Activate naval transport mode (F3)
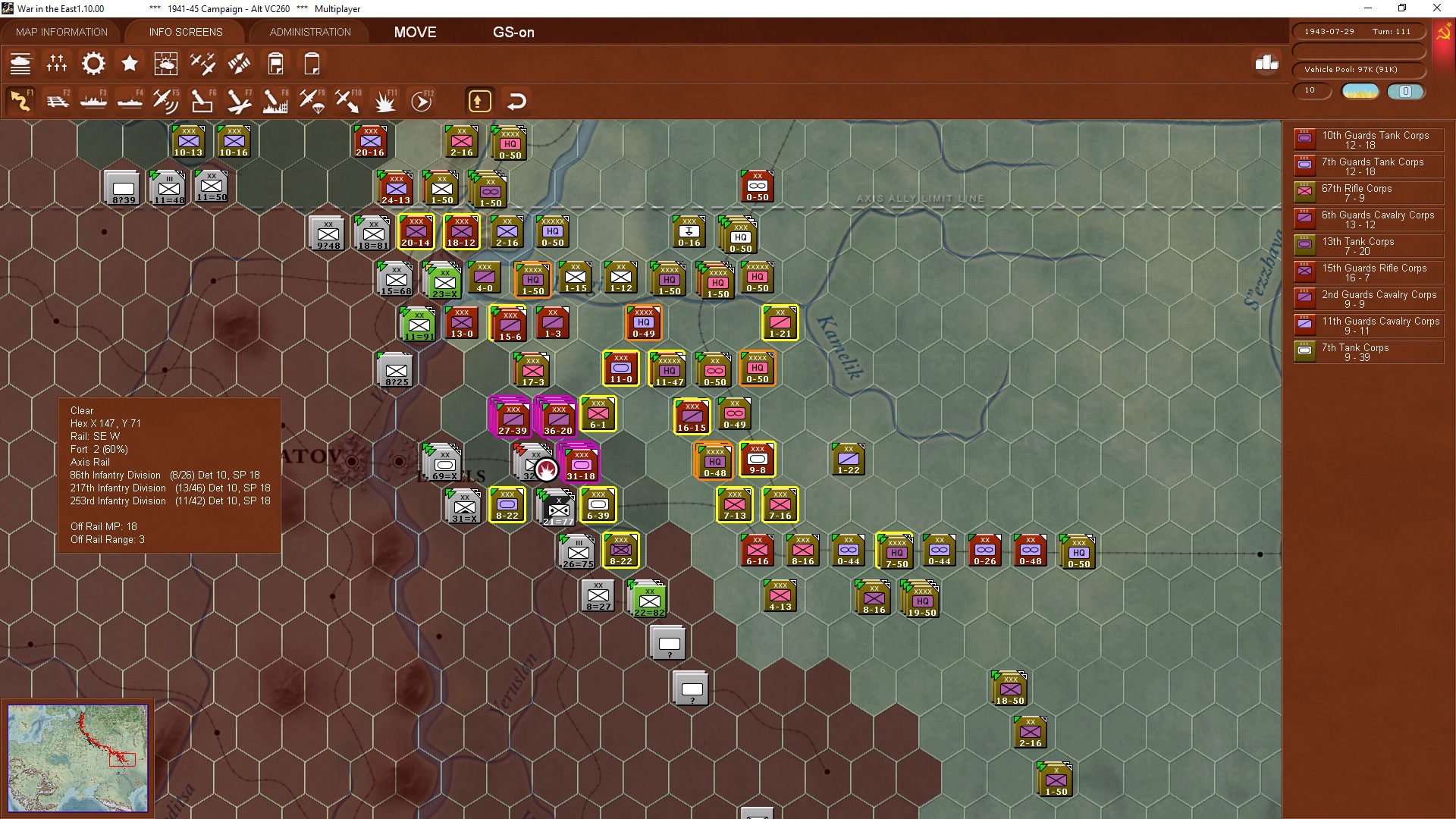This screenshot has height=819, width=1456. 93,99
